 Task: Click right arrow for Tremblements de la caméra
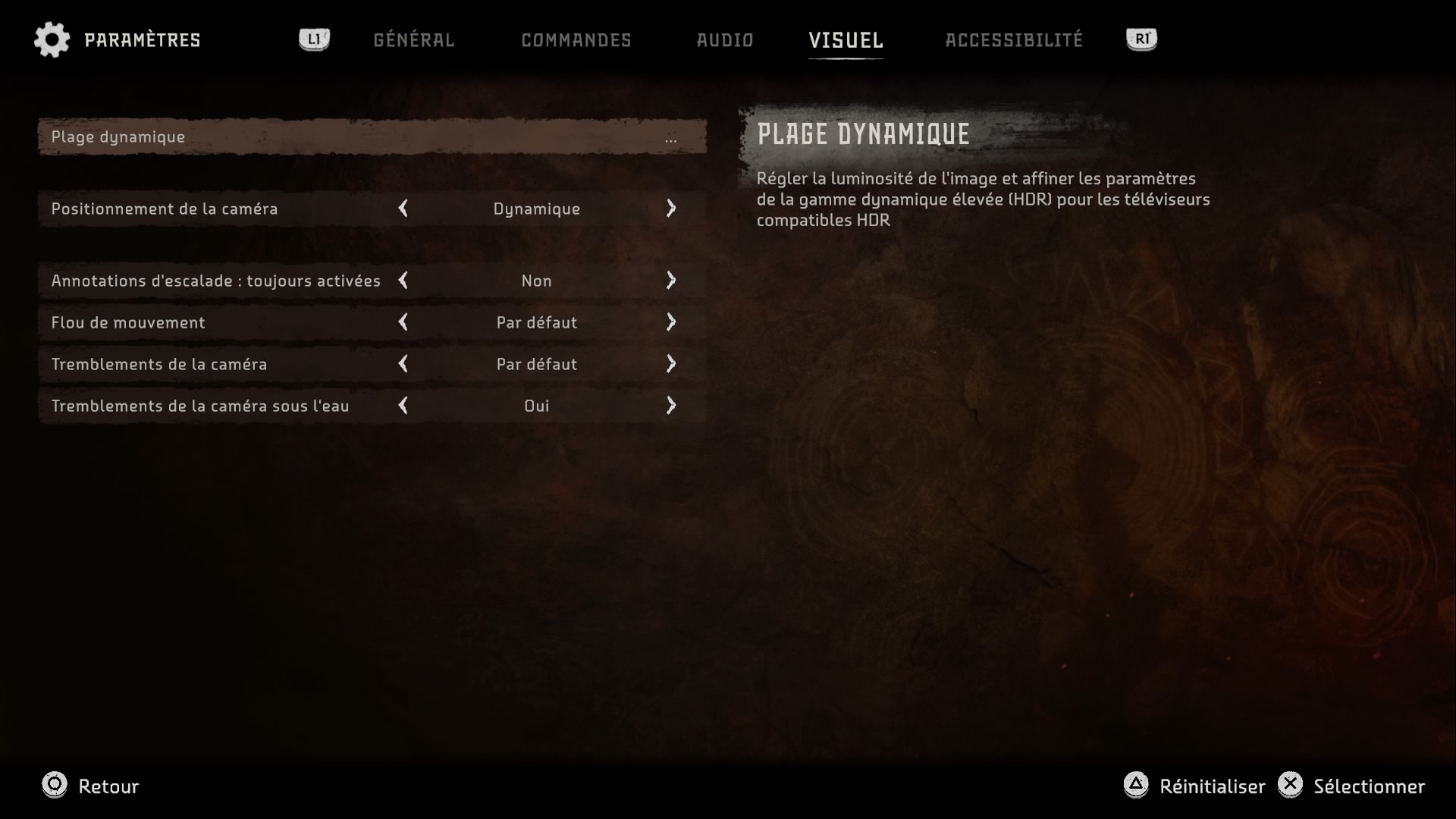[x=671, y=364]
